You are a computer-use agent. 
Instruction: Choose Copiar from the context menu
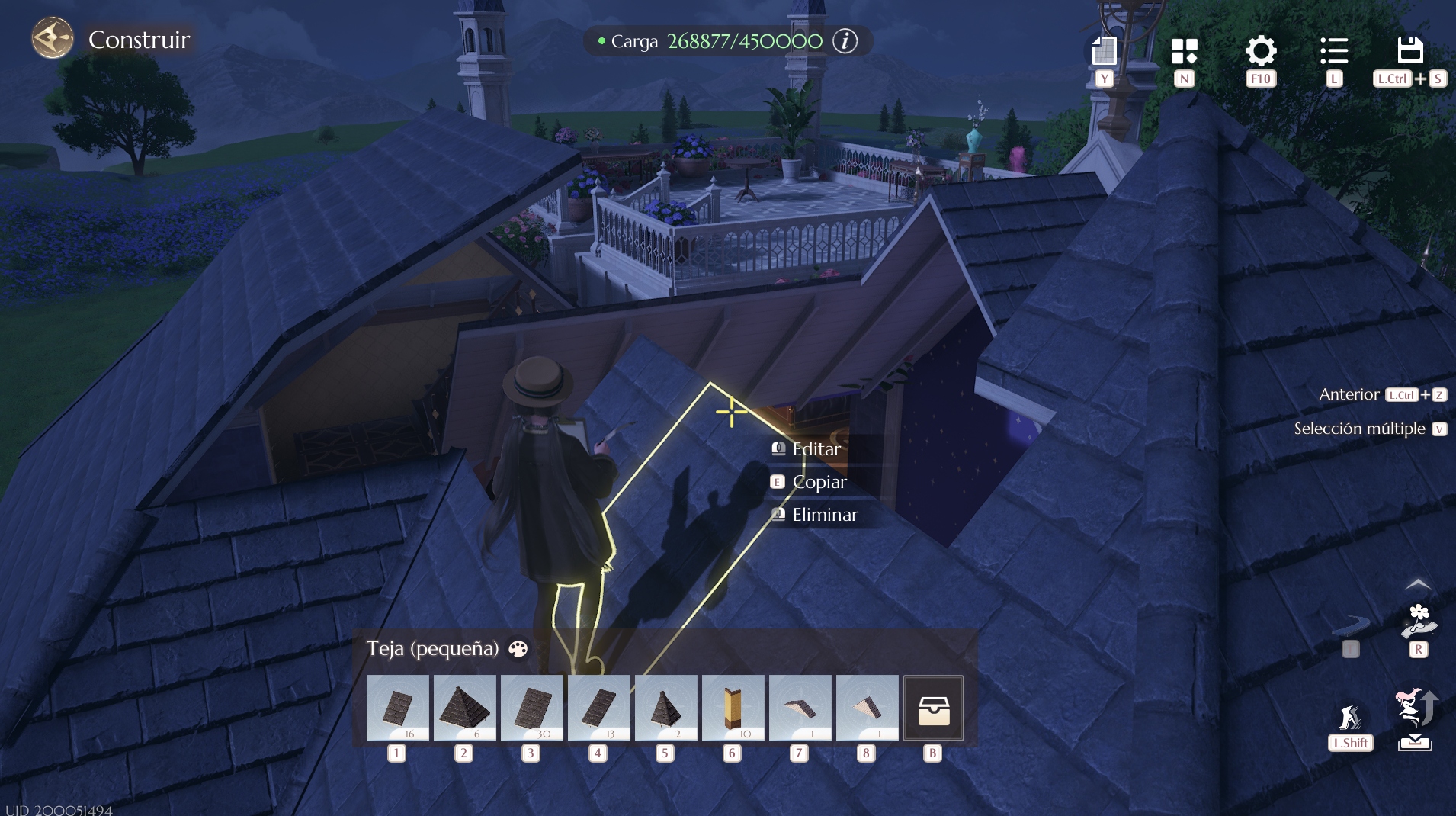click(x=819, y=482)
